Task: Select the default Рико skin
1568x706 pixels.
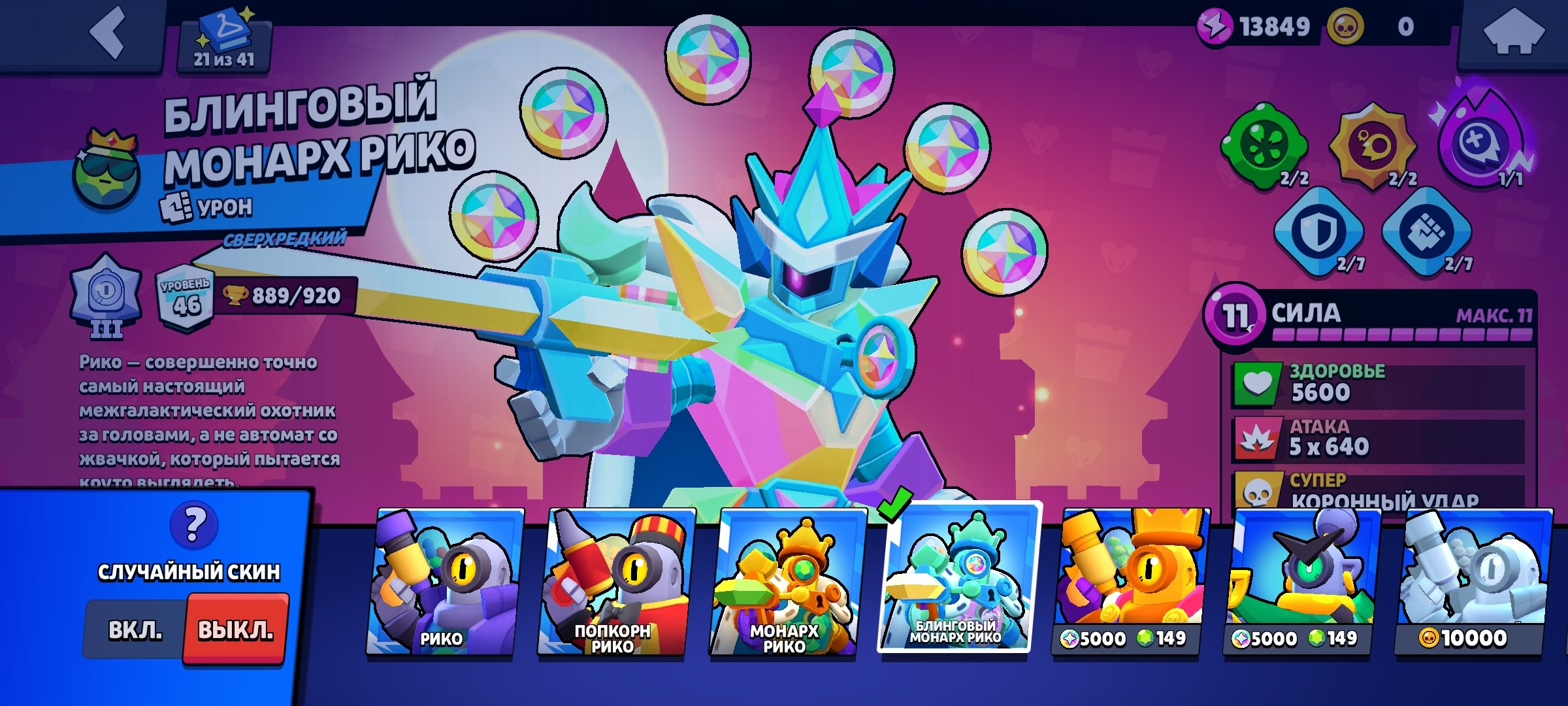Action: tap(443, 582)
